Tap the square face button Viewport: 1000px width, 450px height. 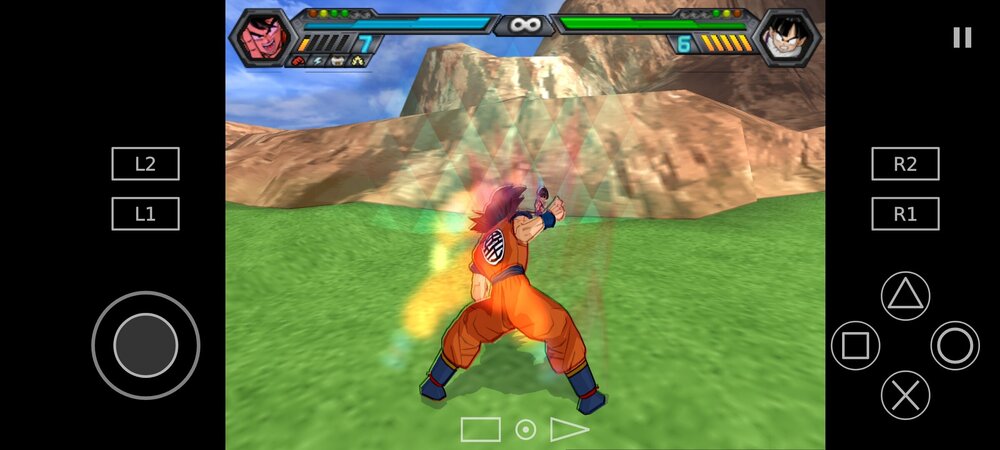(x=855, y=345)
